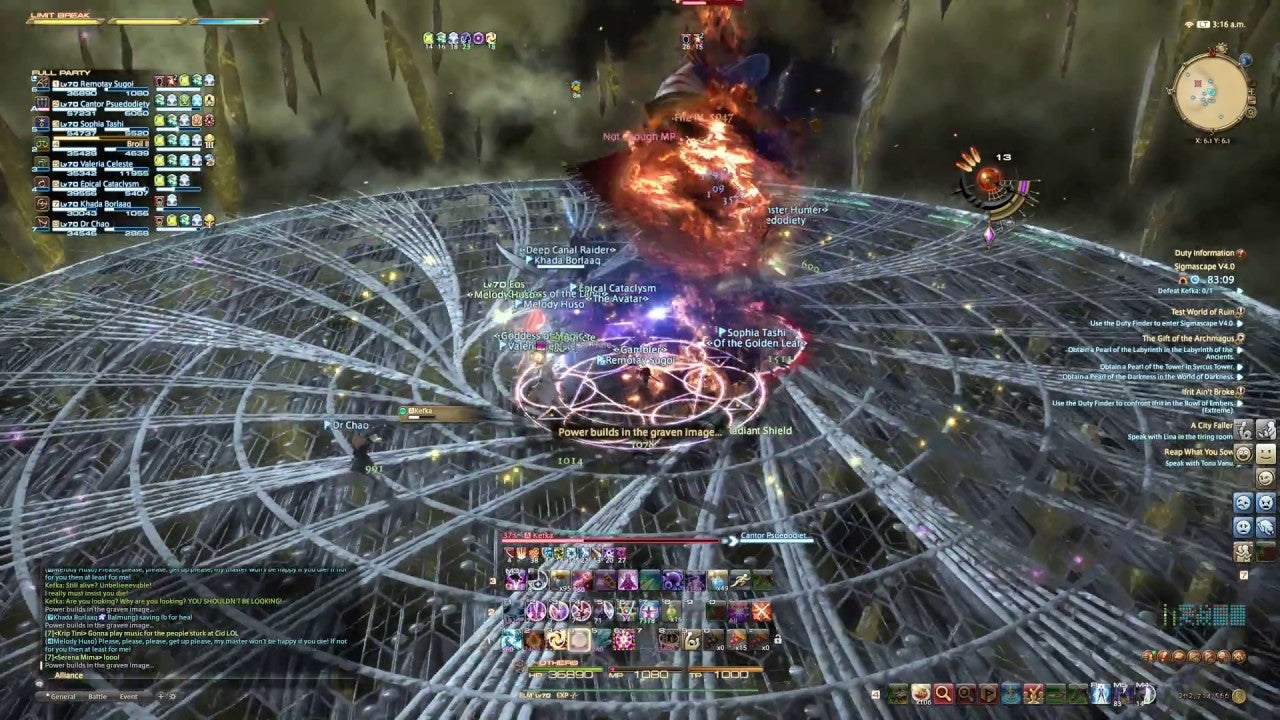Open the General chat tab
The width and height of the screenshot is (1280, 720).
[x=63, y=696]
